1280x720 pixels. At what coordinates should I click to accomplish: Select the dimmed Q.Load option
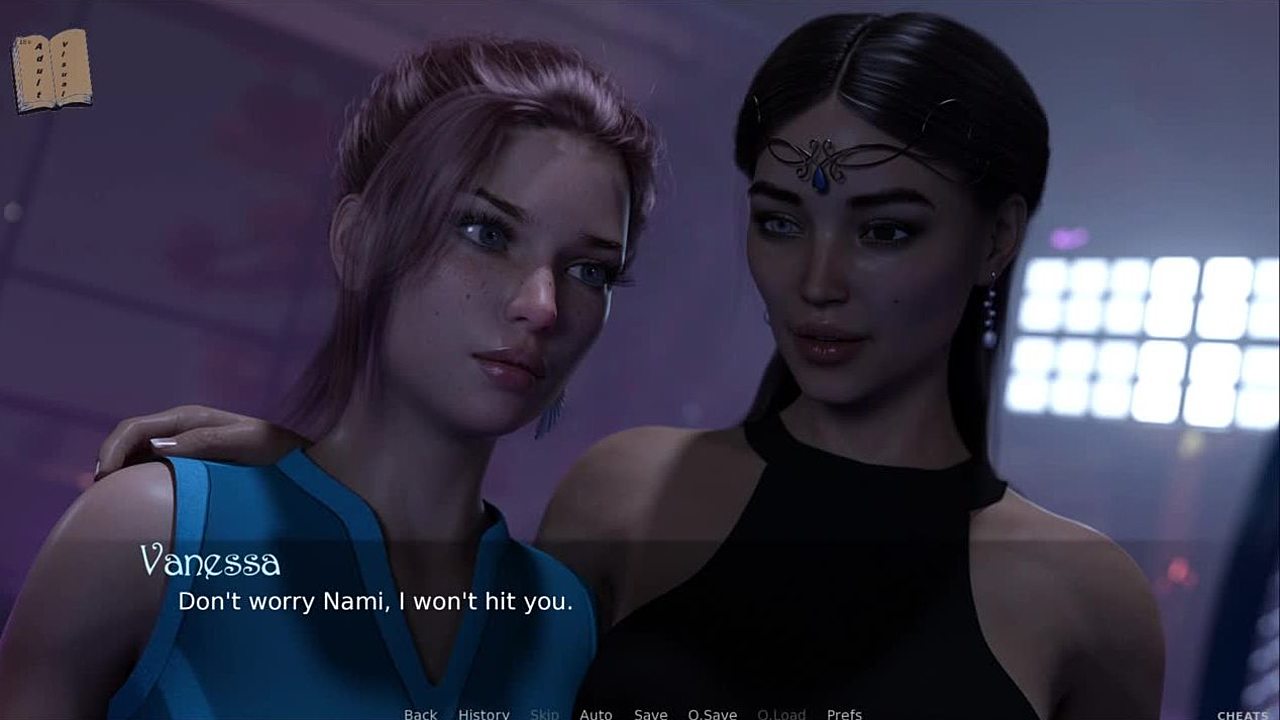tap(782, 714)
